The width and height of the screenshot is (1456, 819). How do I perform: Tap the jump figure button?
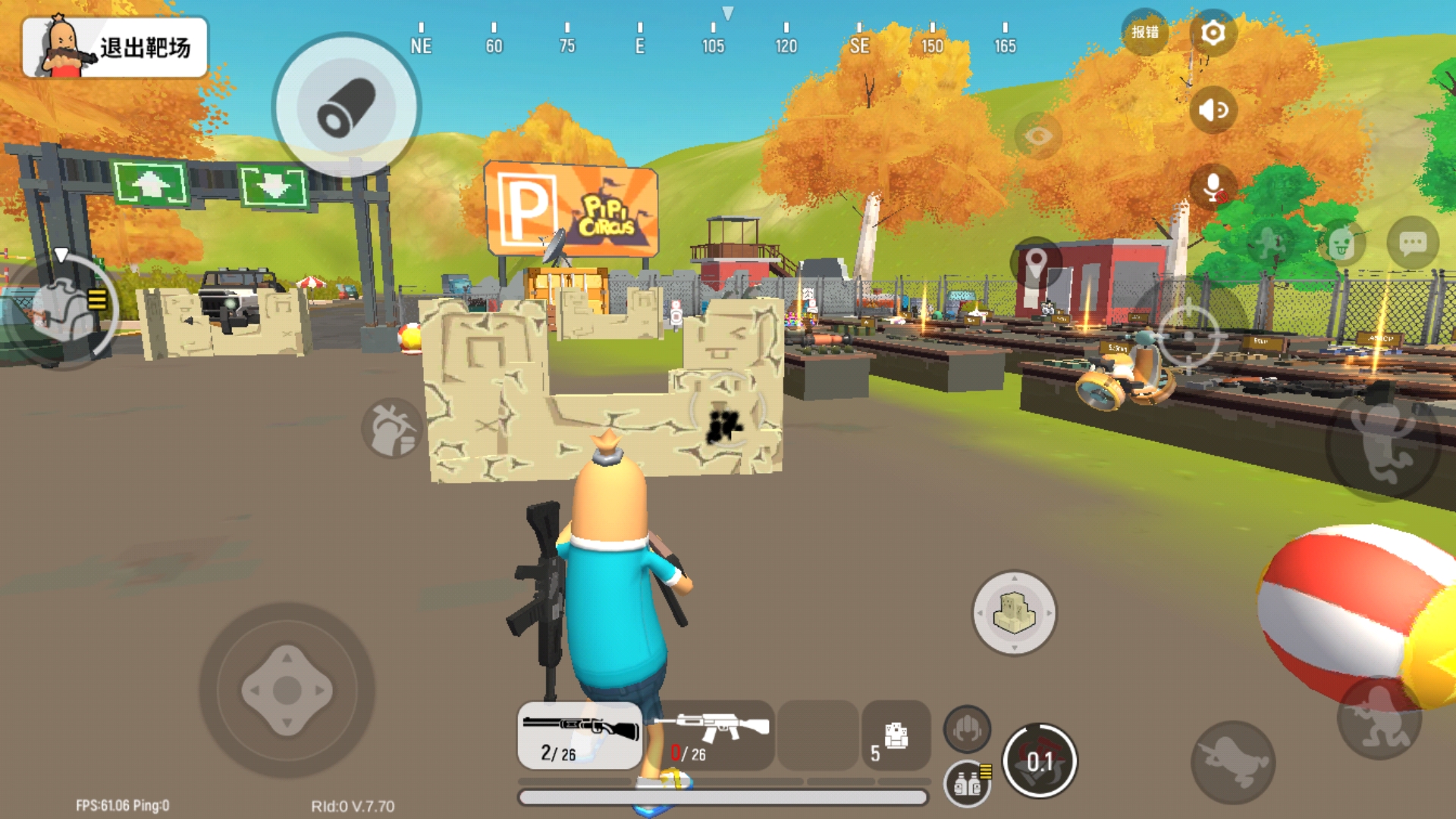point(1384,447)
